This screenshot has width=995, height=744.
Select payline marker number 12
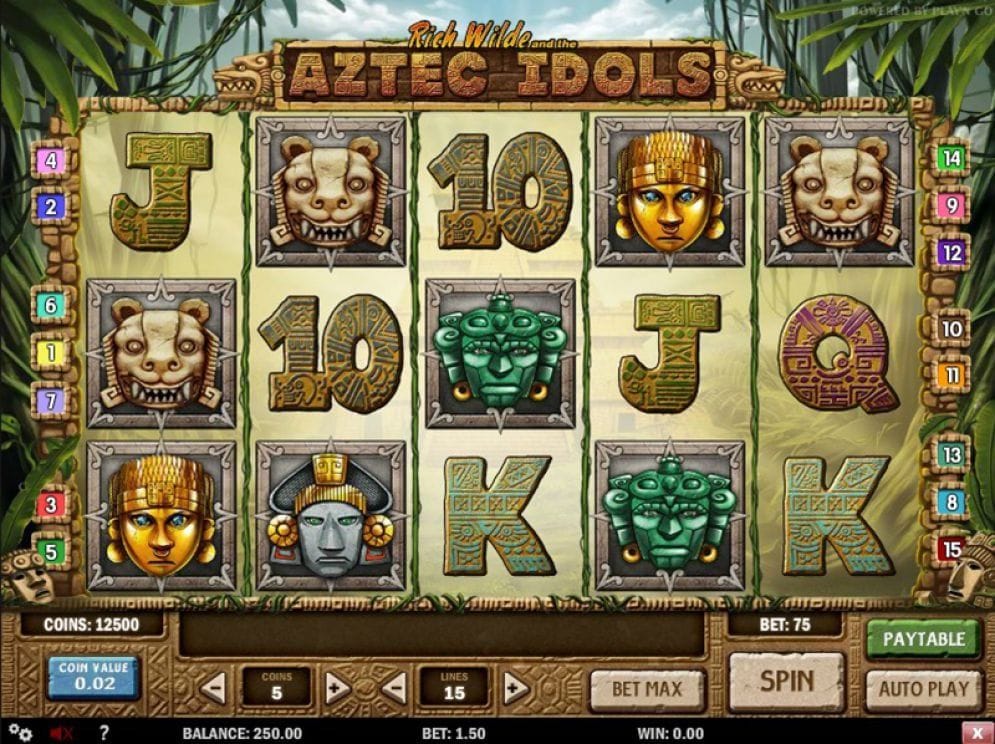click(x=951, y=253)
